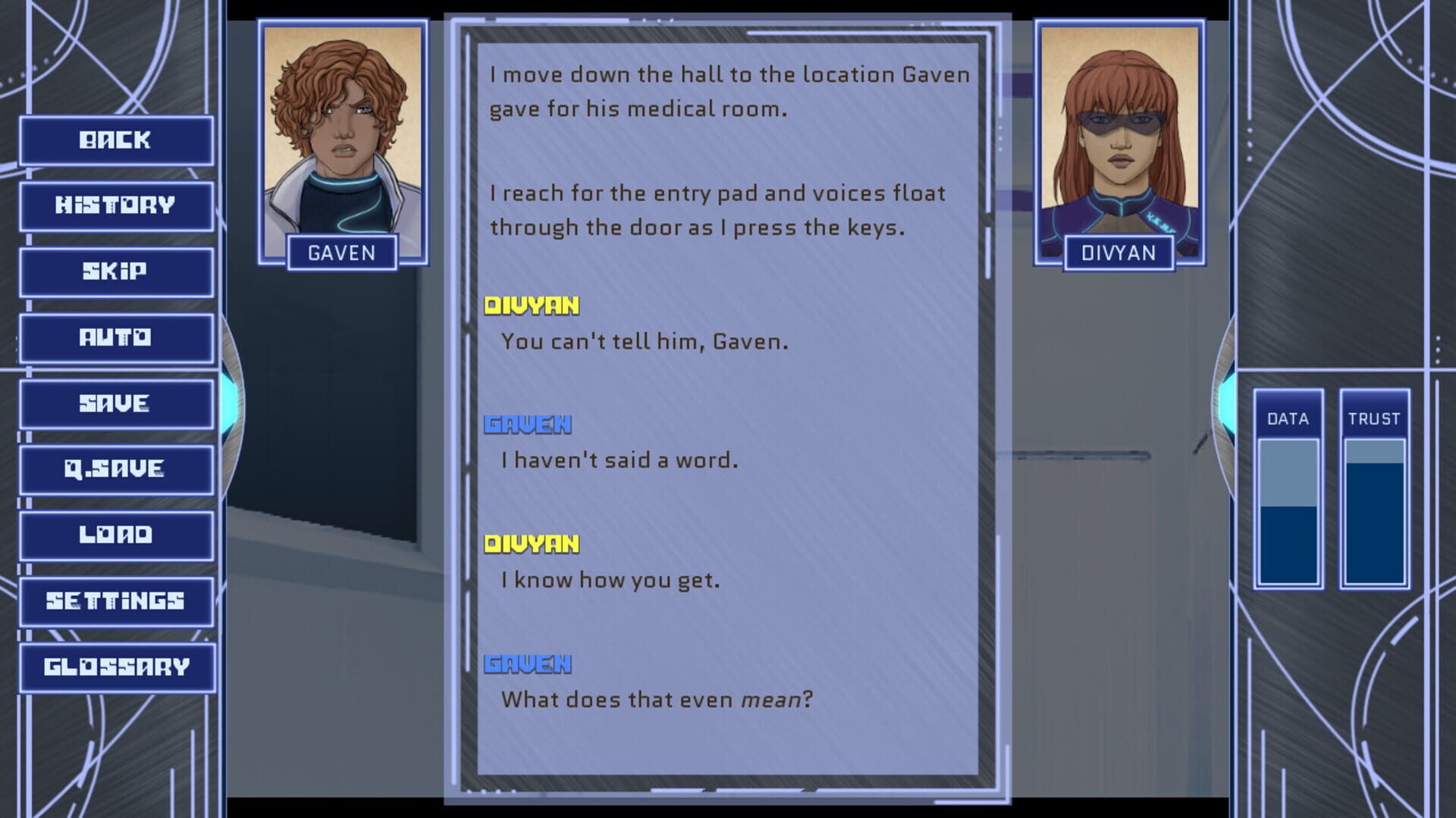This screenshot has height=818, width=1456.
Task: Toggle AUTO play mode
Action: (x=116, y=337)
